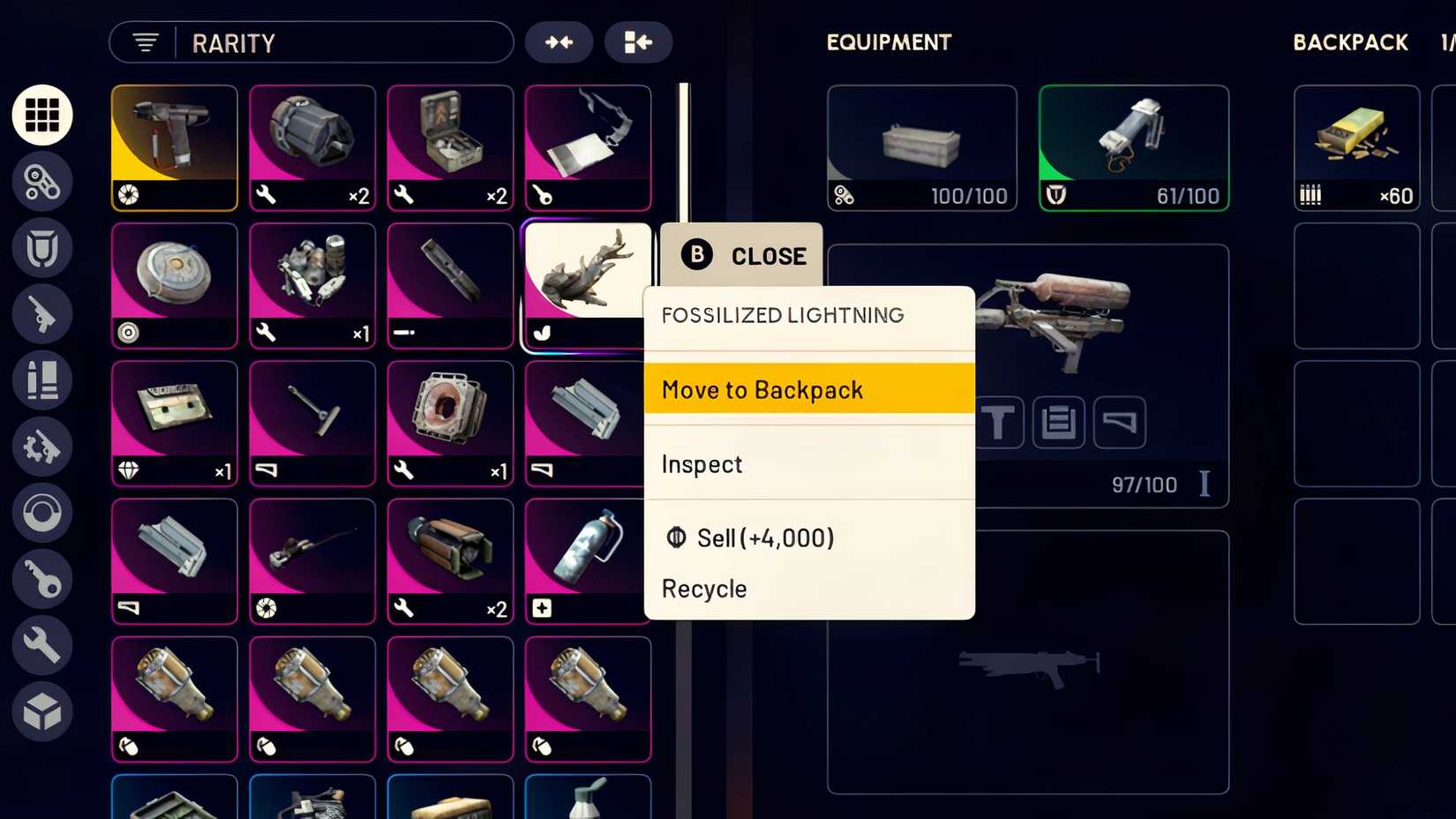
Task: Select the x60 ammo bar in the backpack
Action: (1356, 148)
